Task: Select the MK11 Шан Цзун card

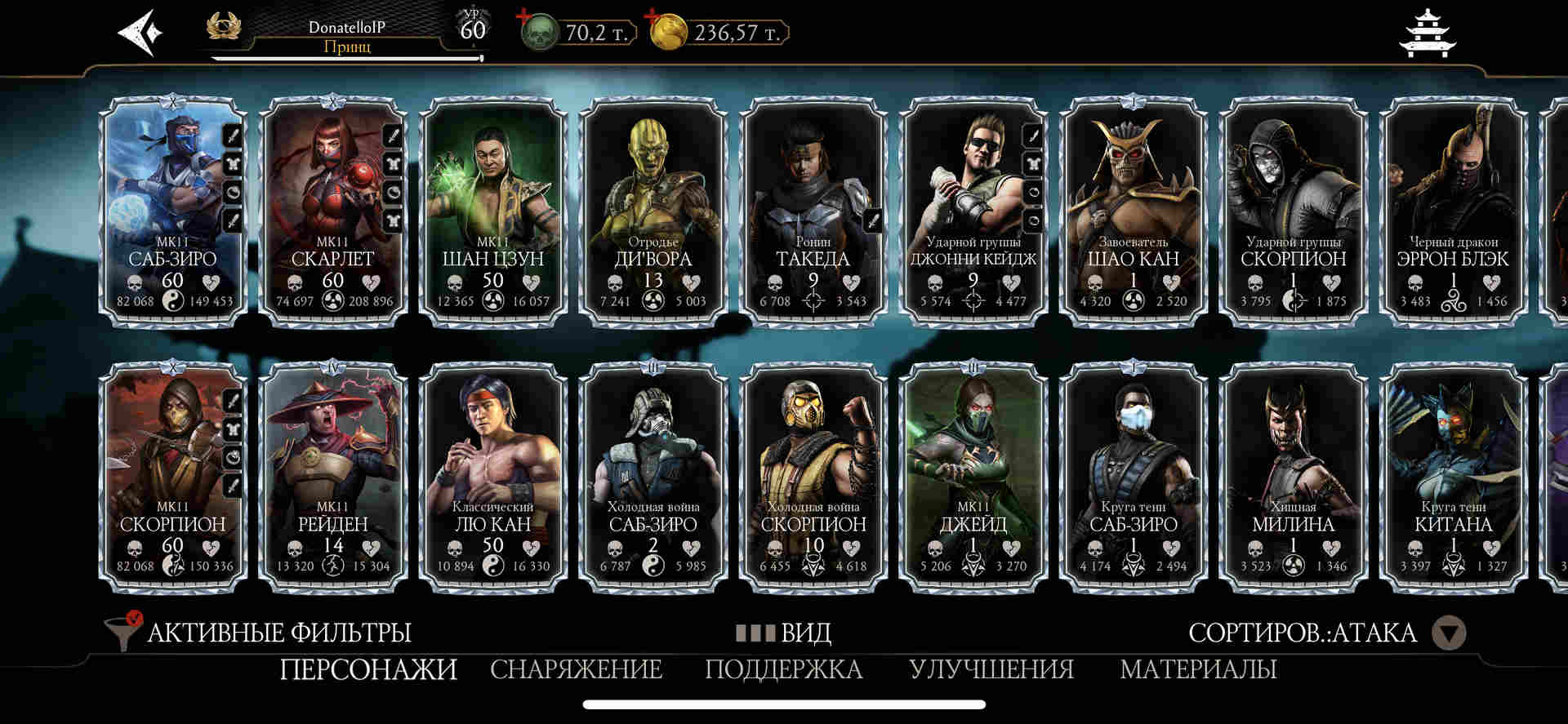Action: click(x=493, y=211)
